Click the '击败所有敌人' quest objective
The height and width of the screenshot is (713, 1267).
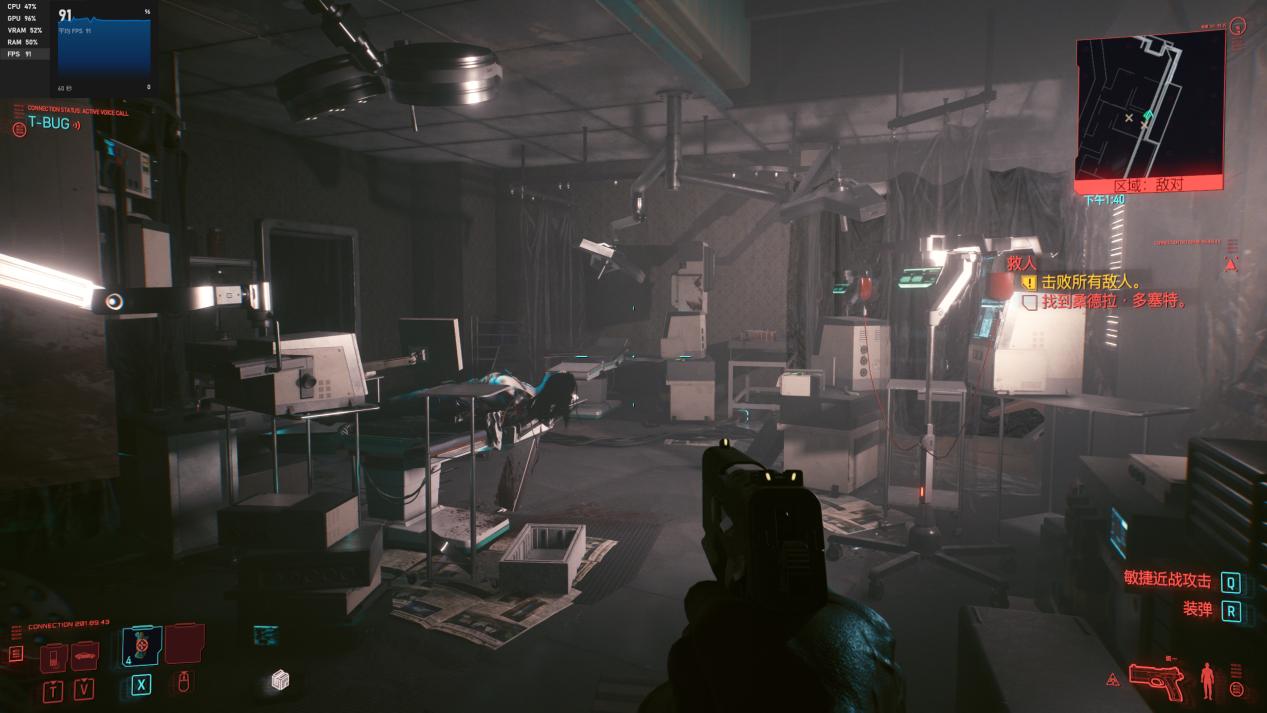(x=1091, y=282)
